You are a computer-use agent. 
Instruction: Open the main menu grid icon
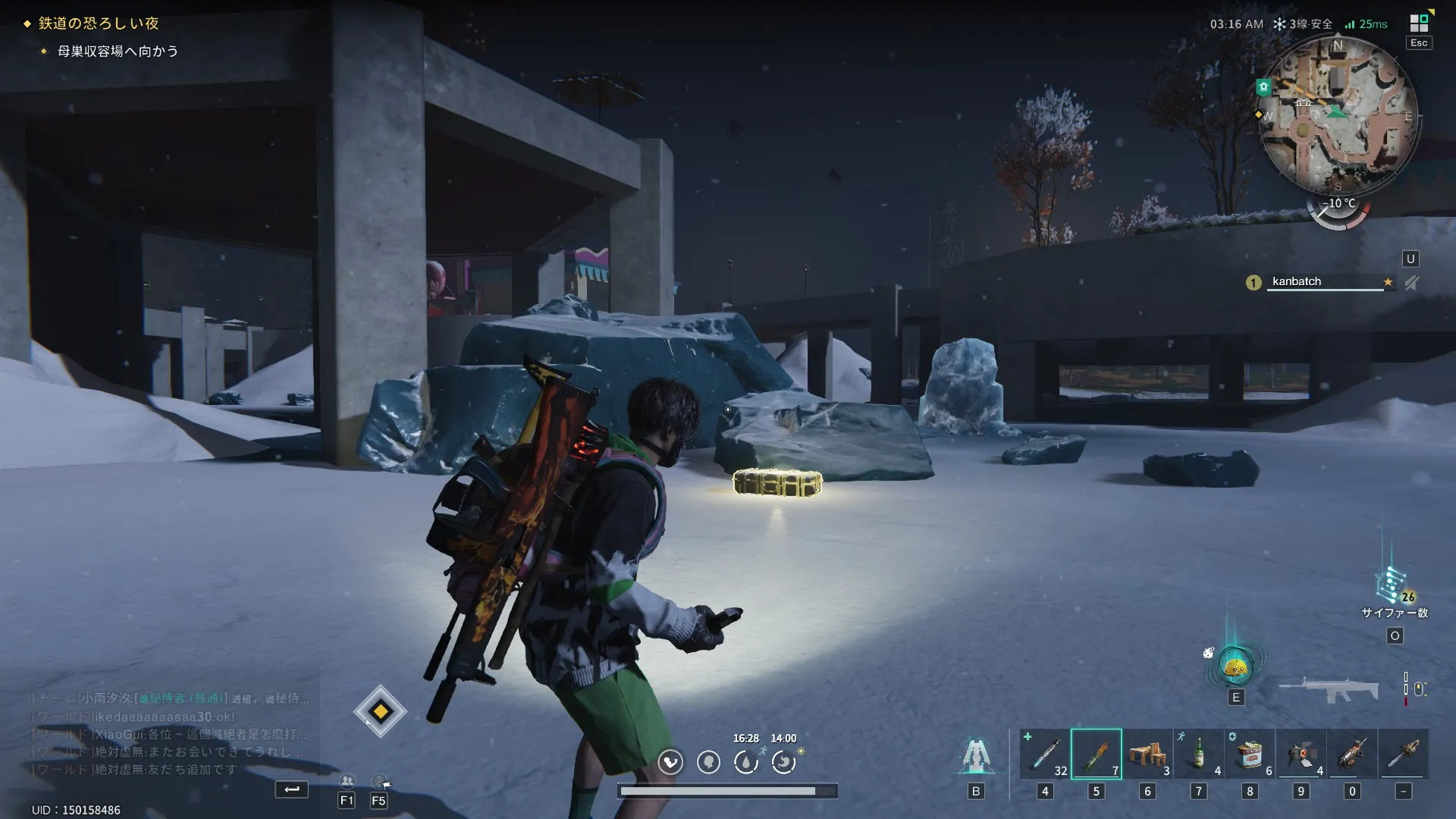point(1419,22)
